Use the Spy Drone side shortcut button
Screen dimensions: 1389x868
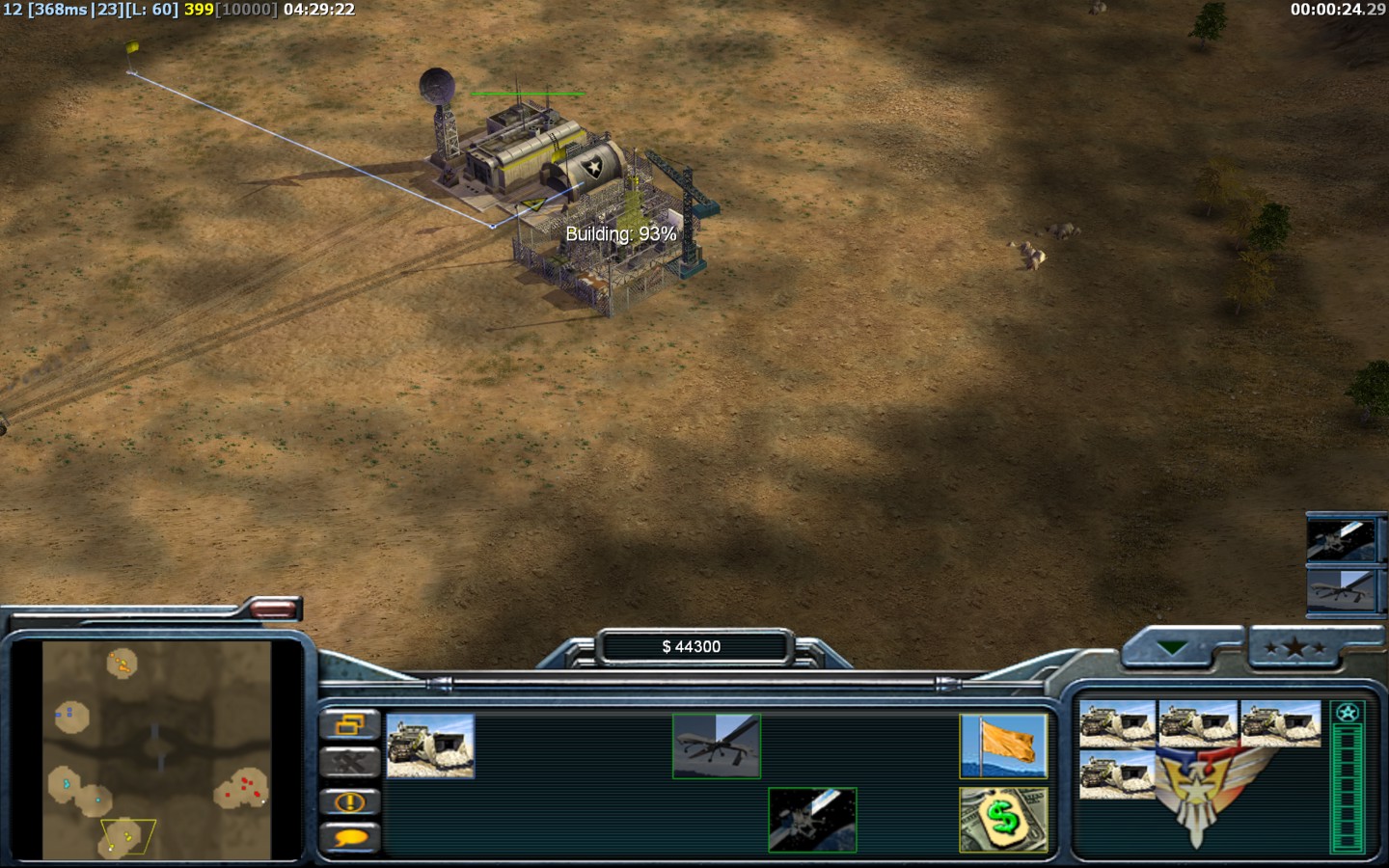1341,588
